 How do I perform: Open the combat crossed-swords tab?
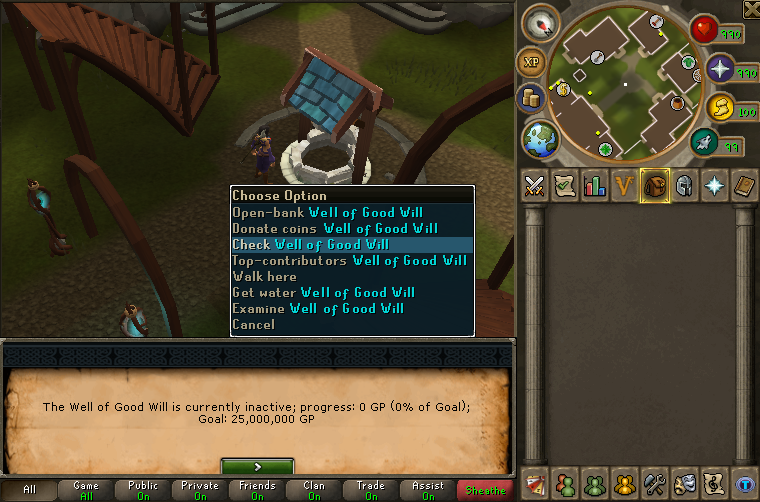[x=535, y=186]
